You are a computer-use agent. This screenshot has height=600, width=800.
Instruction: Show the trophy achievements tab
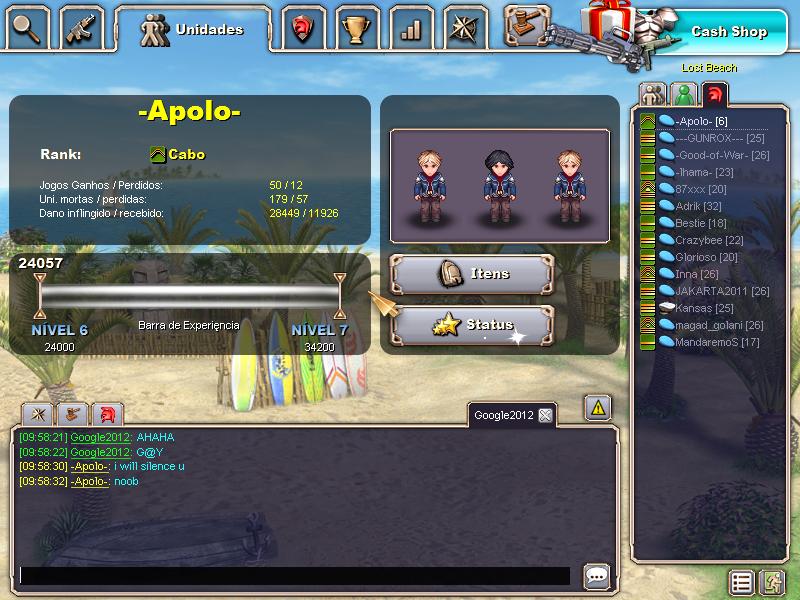click(356, 29)
